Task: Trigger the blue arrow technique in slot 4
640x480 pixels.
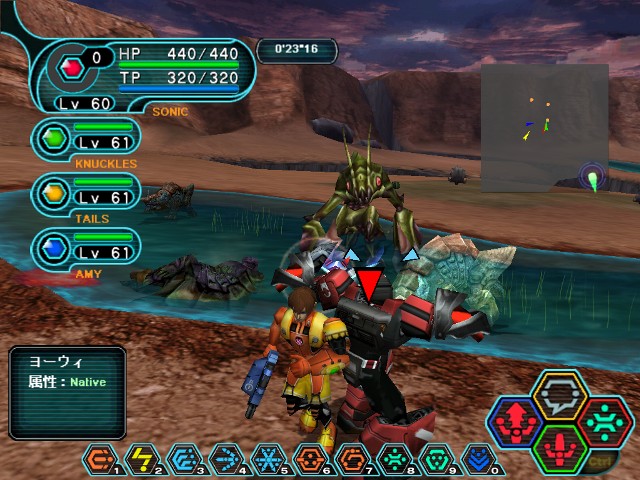Action: pos(225,459)
